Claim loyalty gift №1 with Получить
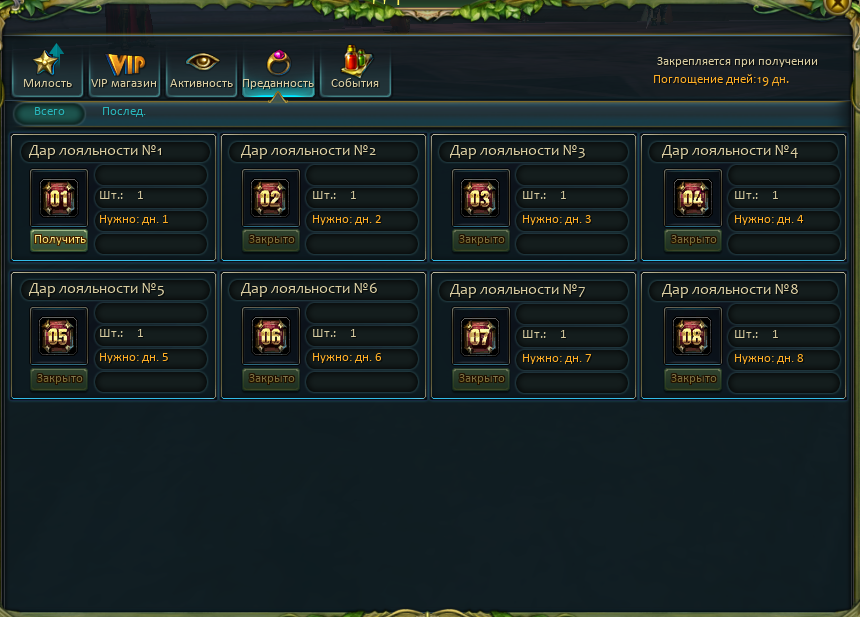 (60, 240)
